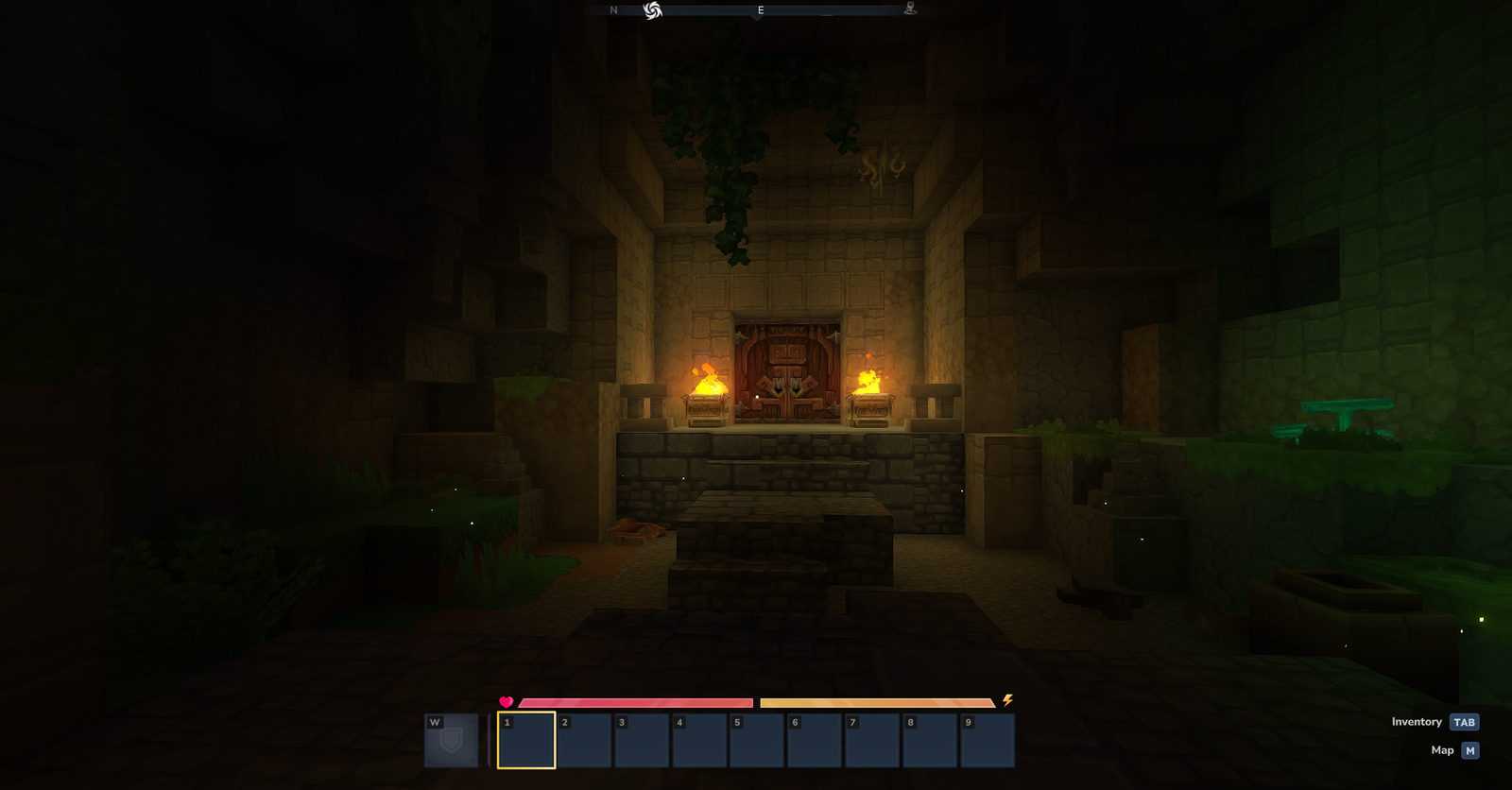Click the shield utility slot marked W
1512x790 pixels.
tap(451, 740)
